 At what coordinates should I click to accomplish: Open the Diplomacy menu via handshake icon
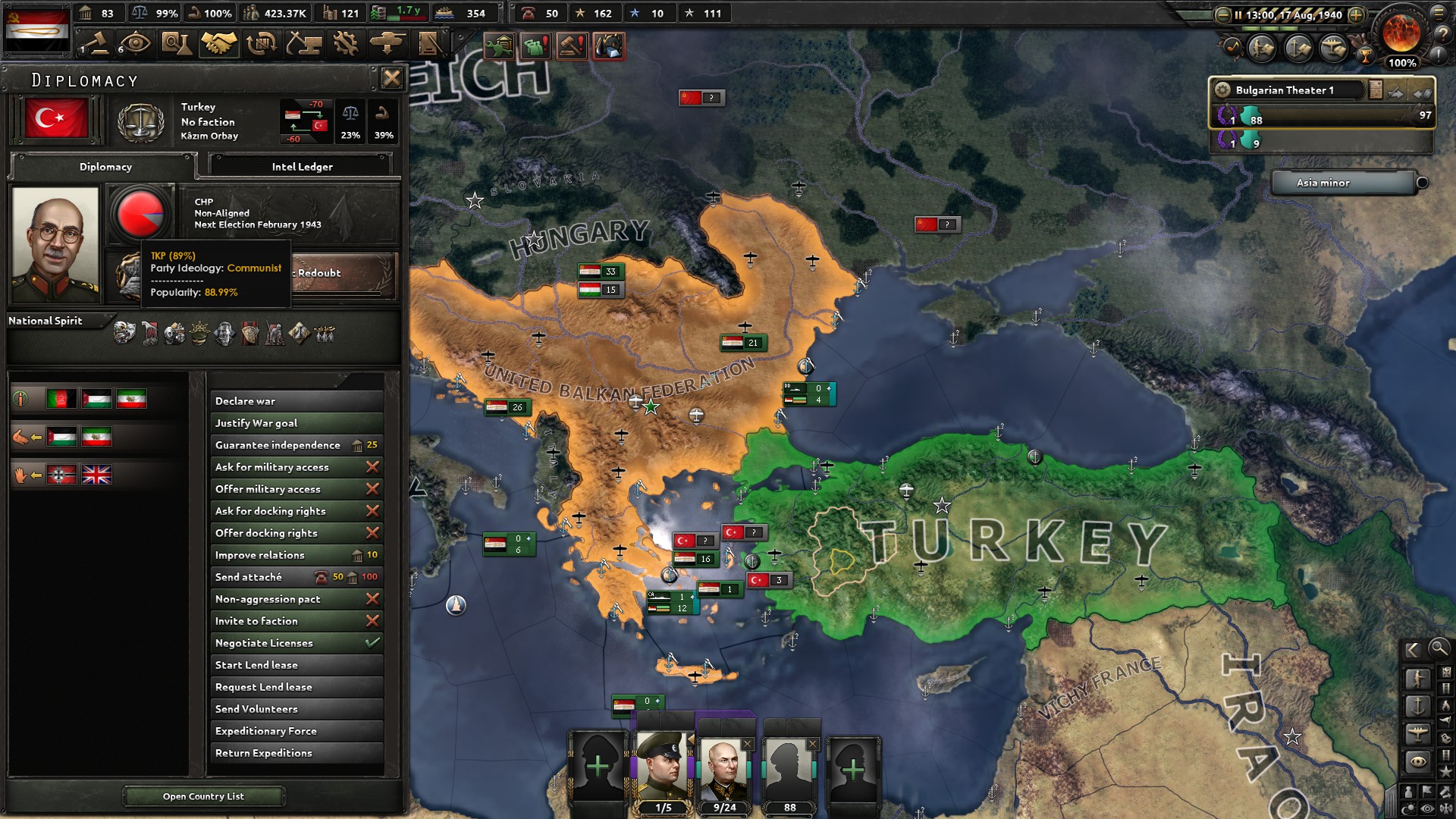218,43
